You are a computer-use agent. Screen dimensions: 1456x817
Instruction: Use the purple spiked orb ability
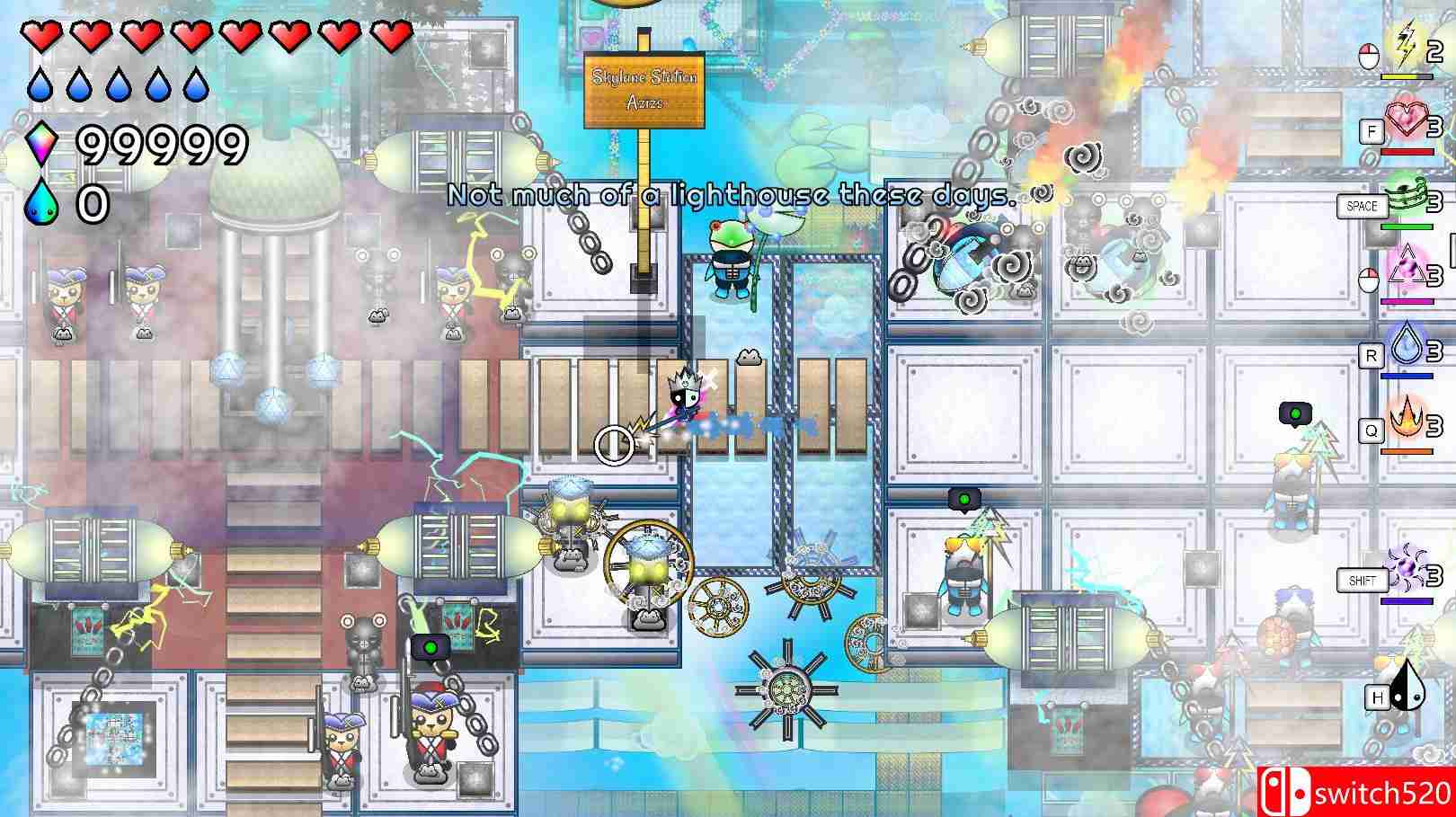[x=1404, y=568]
